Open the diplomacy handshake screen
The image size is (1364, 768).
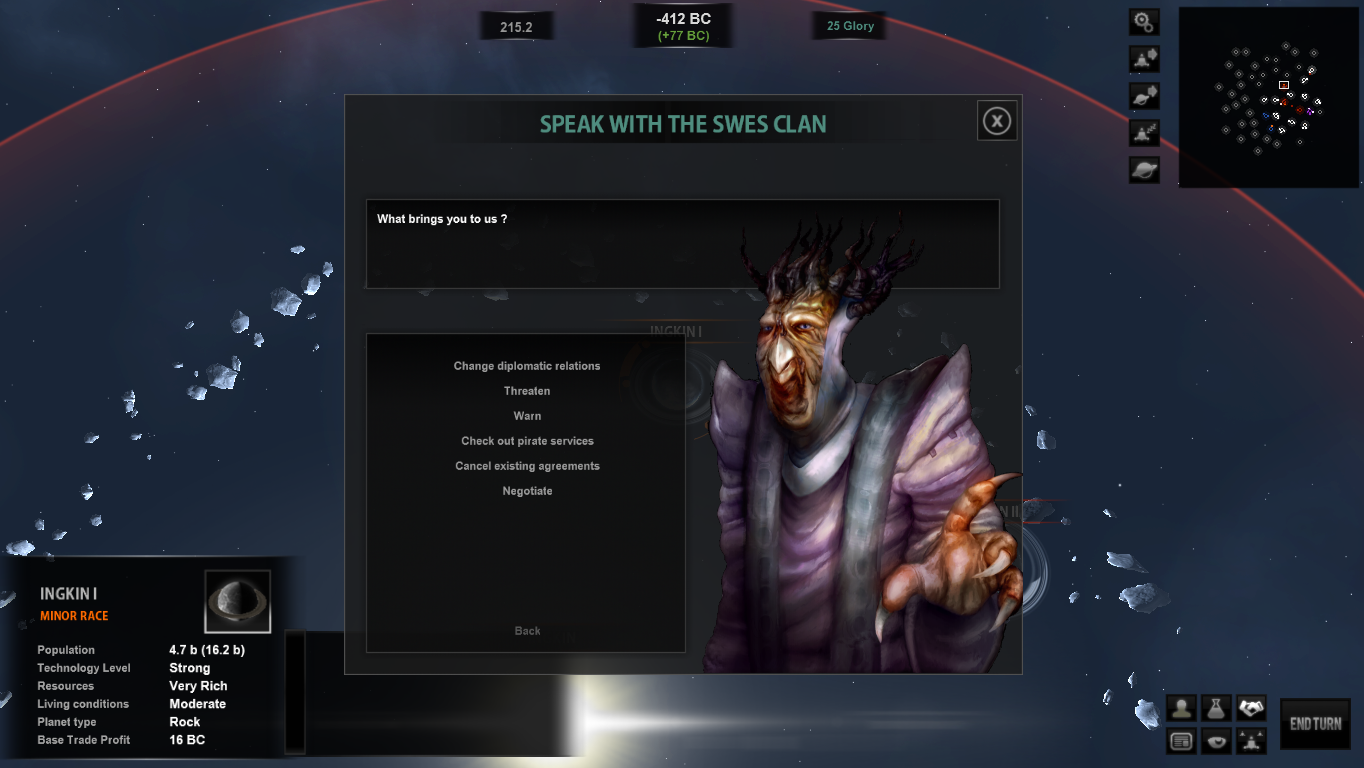[x=1251, y=709]
